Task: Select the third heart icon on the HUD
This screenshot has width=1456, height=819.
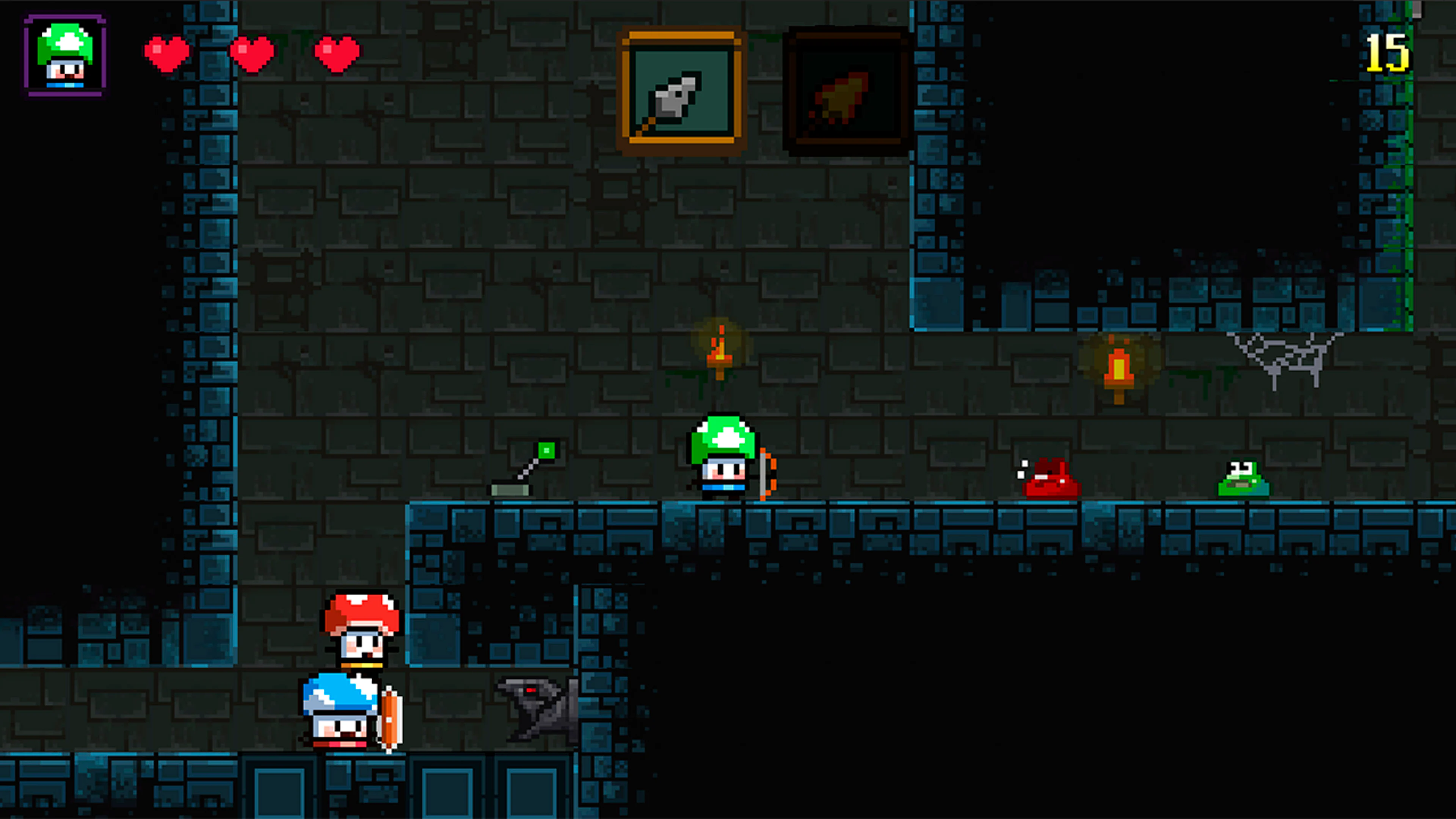Action: pyautogui.click(x=337, y=53)
